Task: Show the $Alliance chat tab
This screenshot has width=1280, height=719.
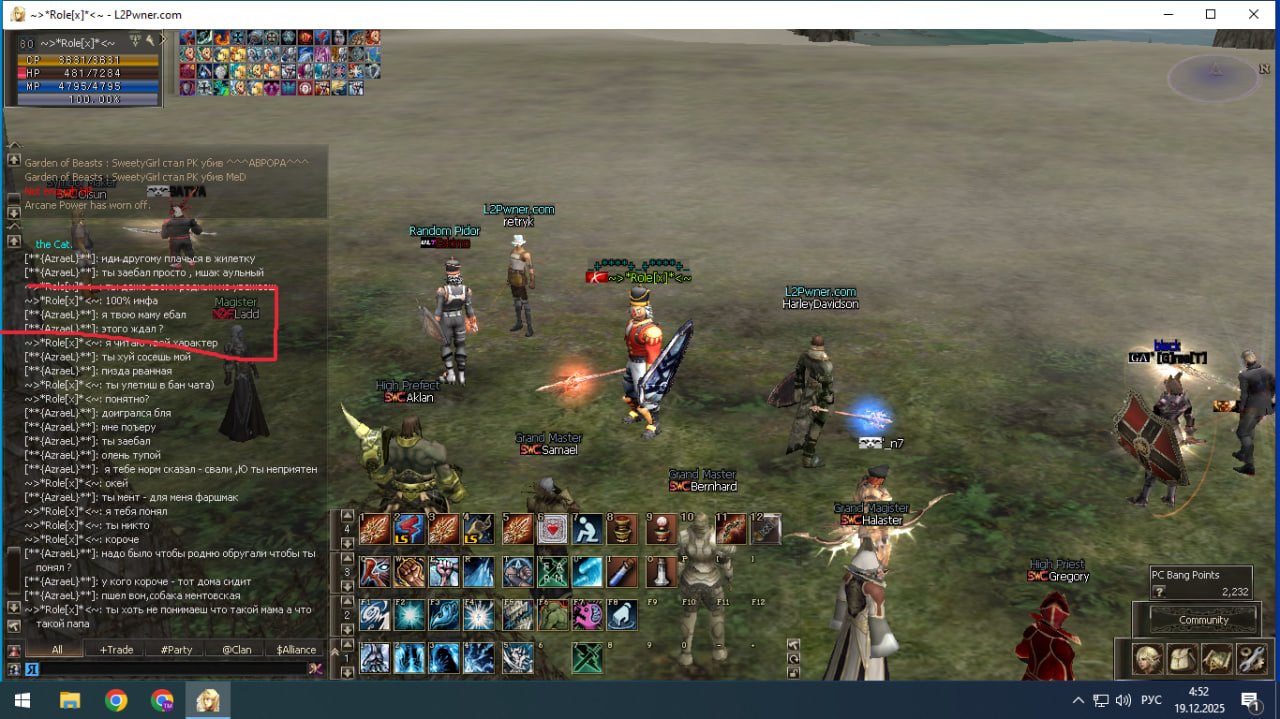Action: 296,649
